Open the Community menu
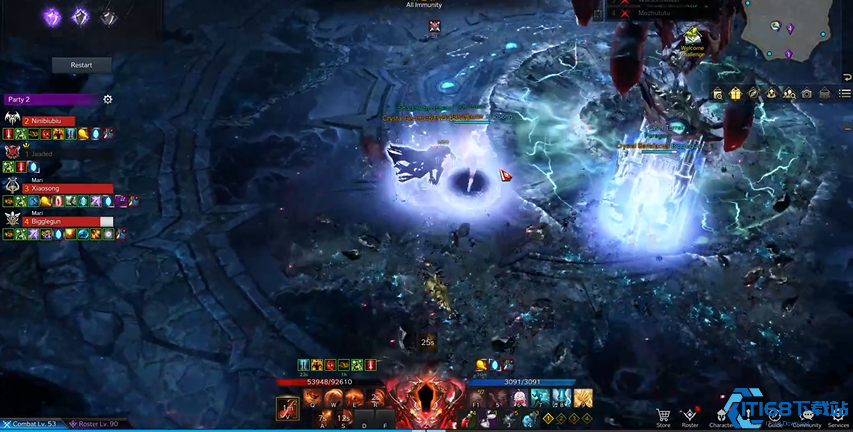This screenshot has width=853, height=432. pos(807,415)
